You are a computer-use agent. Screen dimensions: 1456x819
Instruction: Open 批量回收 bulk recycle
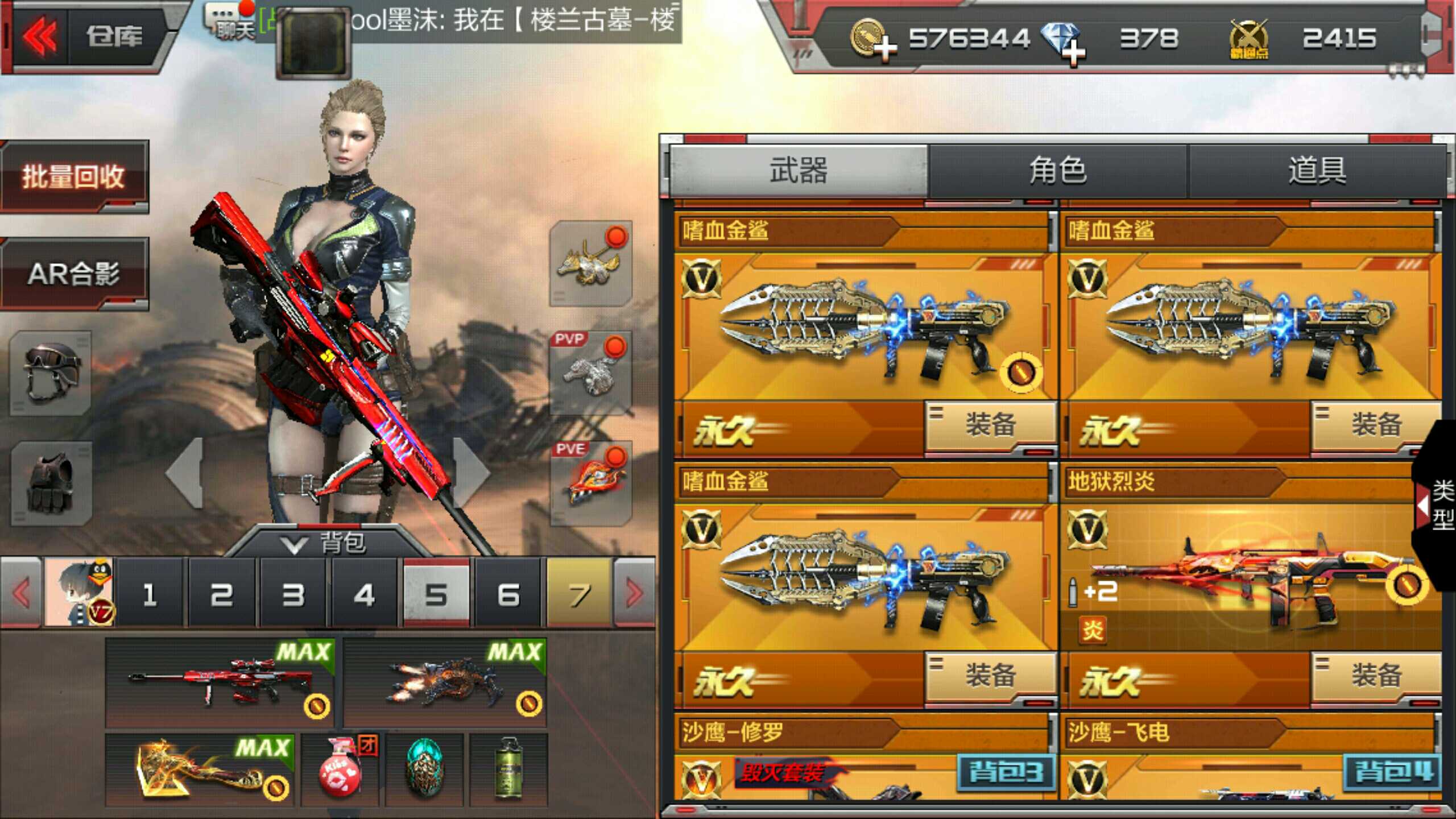coord(74,176)
